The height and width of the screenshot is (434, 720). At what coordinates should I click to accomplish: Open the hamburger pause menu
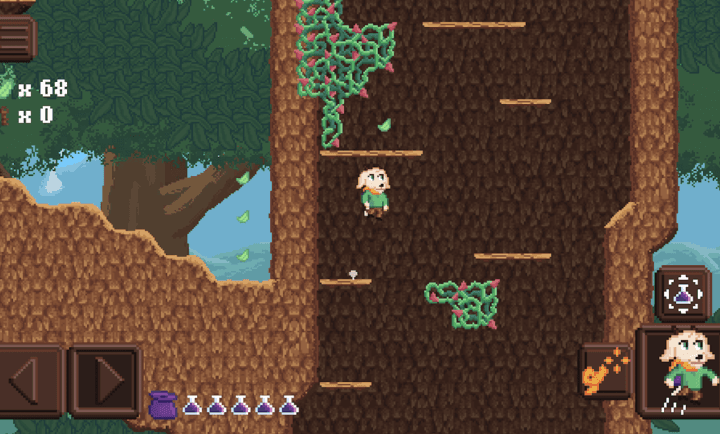[17, 38]
